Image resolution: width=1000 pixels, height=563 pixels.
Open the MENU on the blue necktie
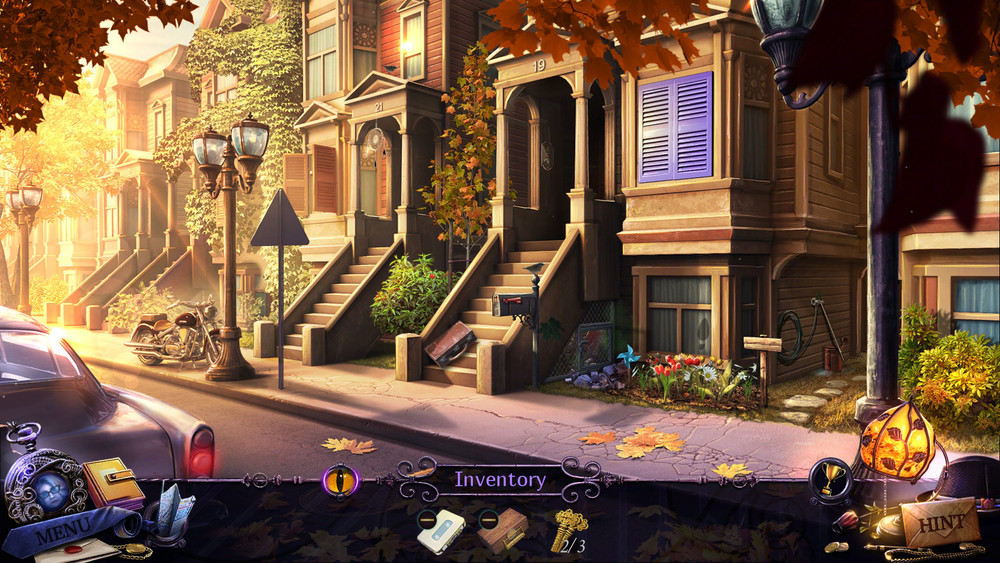[x=62, y=529]
